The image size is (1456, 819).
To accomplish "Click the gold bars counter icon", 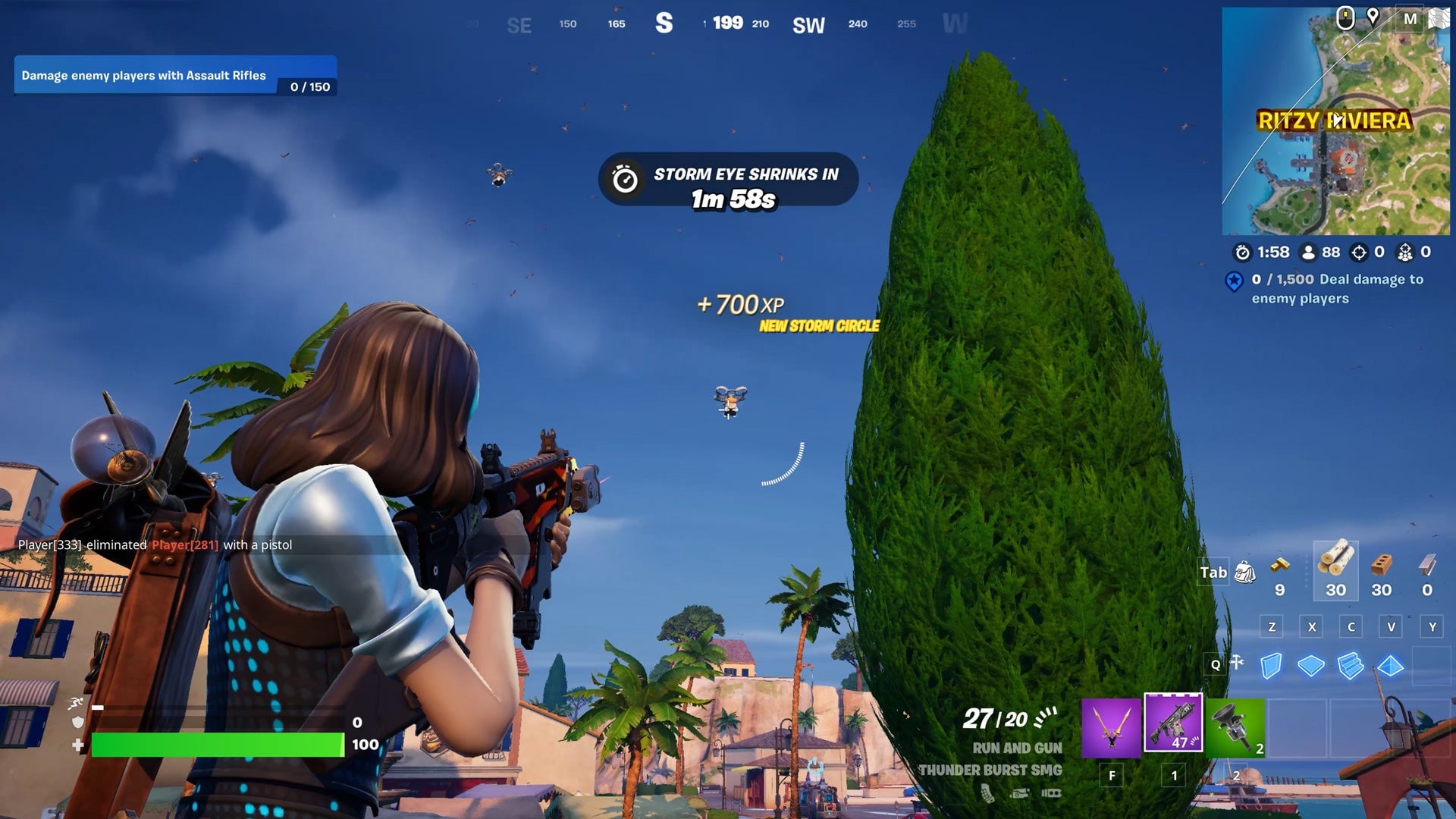I will click(1282, 570).
